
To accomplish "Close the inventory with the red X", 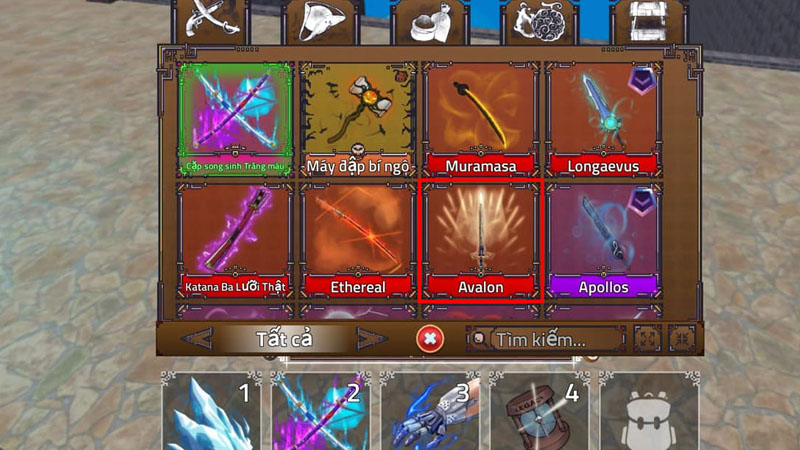I will tap(430, 339).
